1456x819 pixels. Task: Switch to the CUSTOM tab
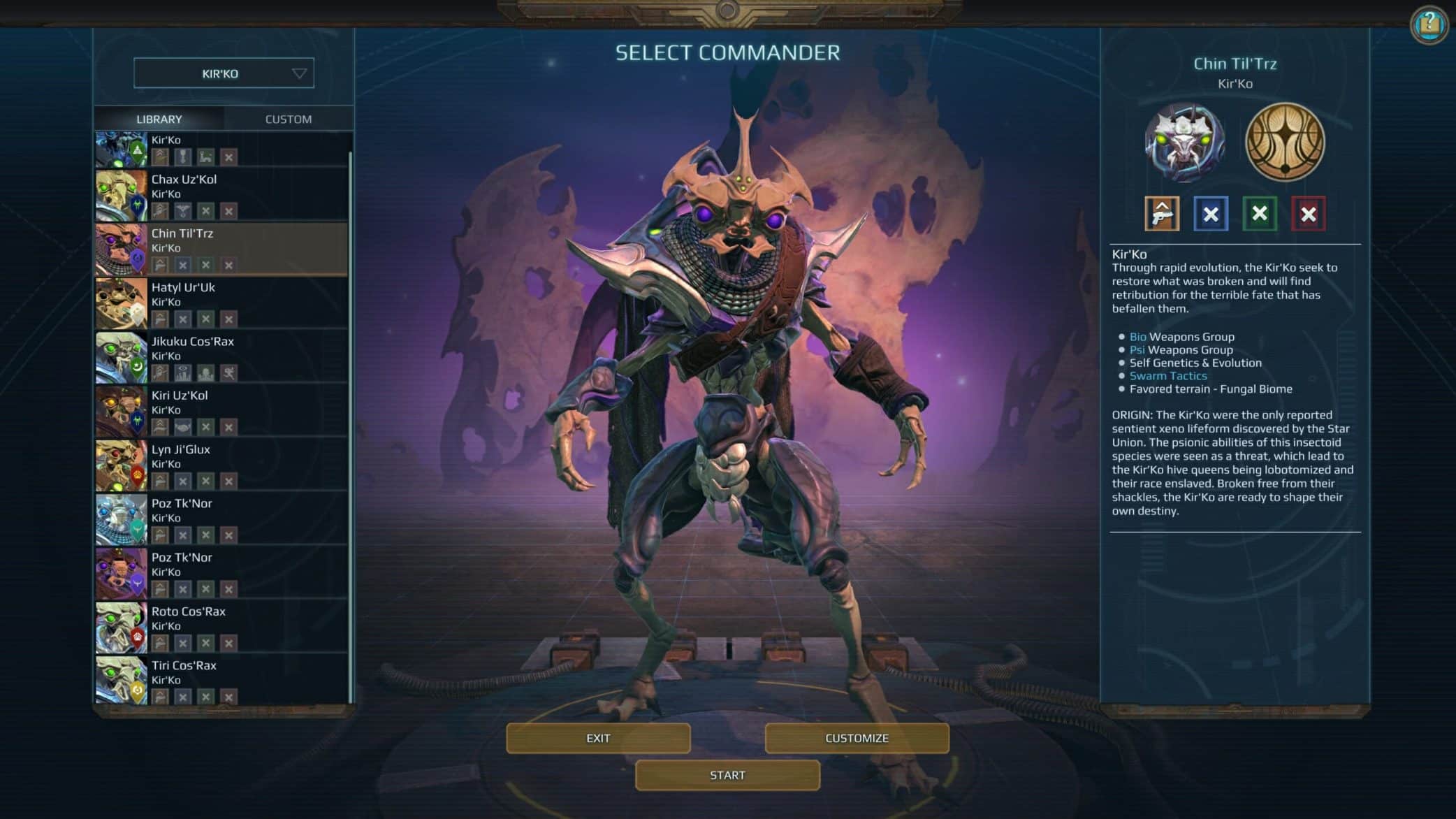coord(287,119)
